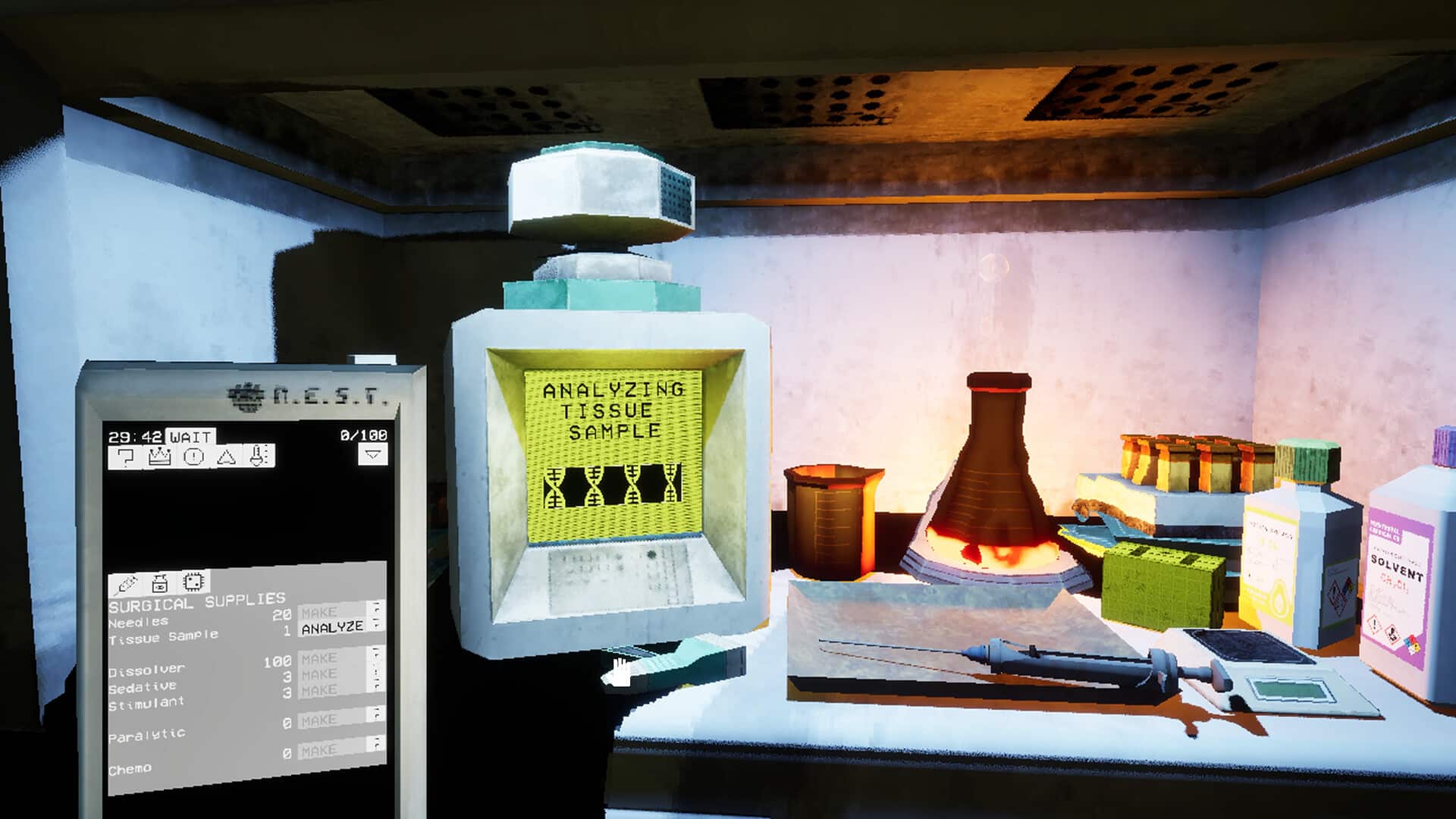Select the crown icon on the tablet

pyautogui.click(x=160, y=457)
